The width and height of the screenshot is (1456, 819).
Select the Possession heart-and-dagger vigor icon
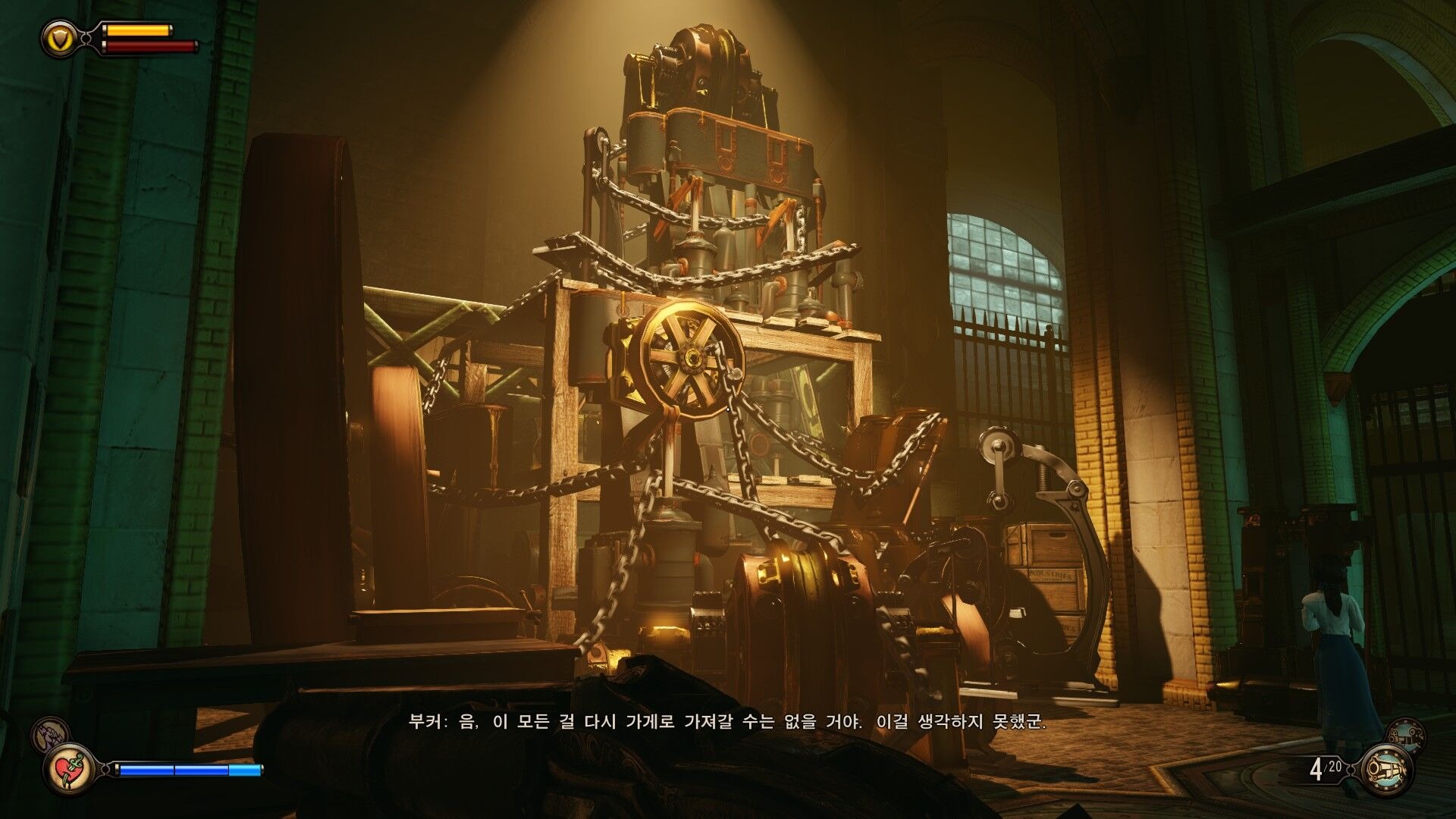(x=70, y=770)
